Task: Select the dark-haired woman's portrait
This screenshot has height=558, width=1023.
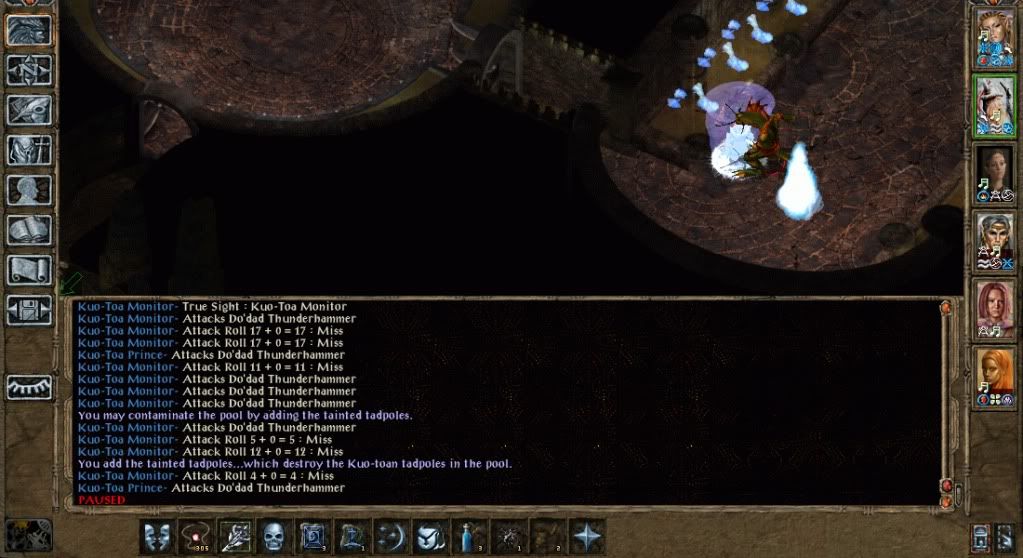Action: (994, 174)
